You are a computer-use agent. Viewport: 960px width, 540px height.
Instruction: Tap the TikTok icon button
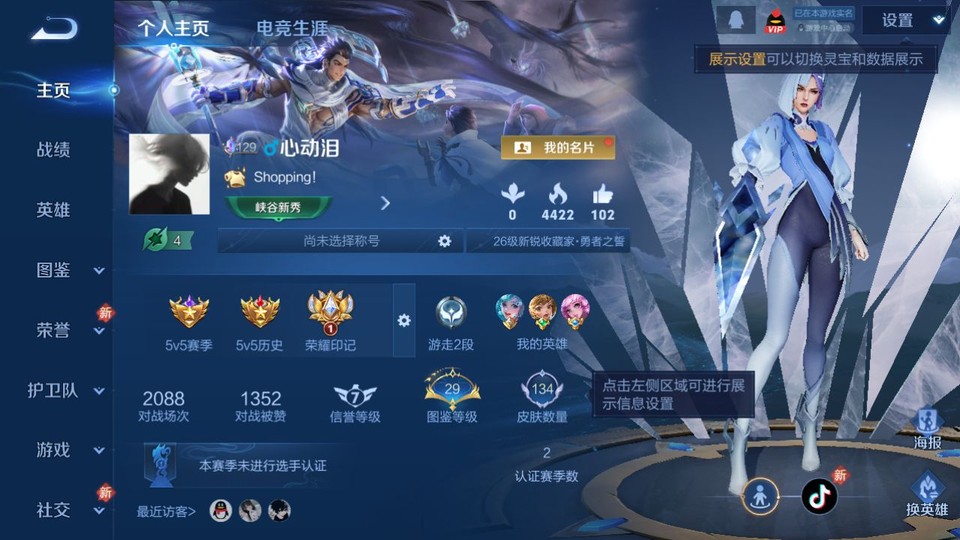(x=819, y=496)
